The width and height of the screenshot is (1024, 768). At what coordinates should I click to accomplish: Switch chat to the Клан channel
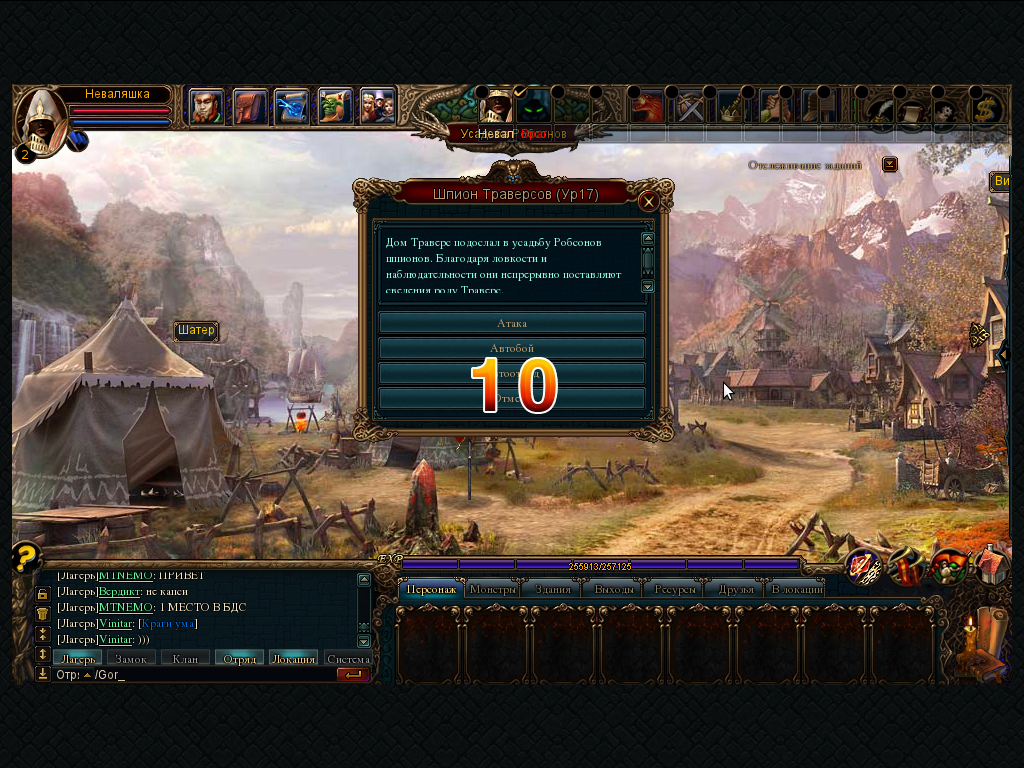click(185, 658)
